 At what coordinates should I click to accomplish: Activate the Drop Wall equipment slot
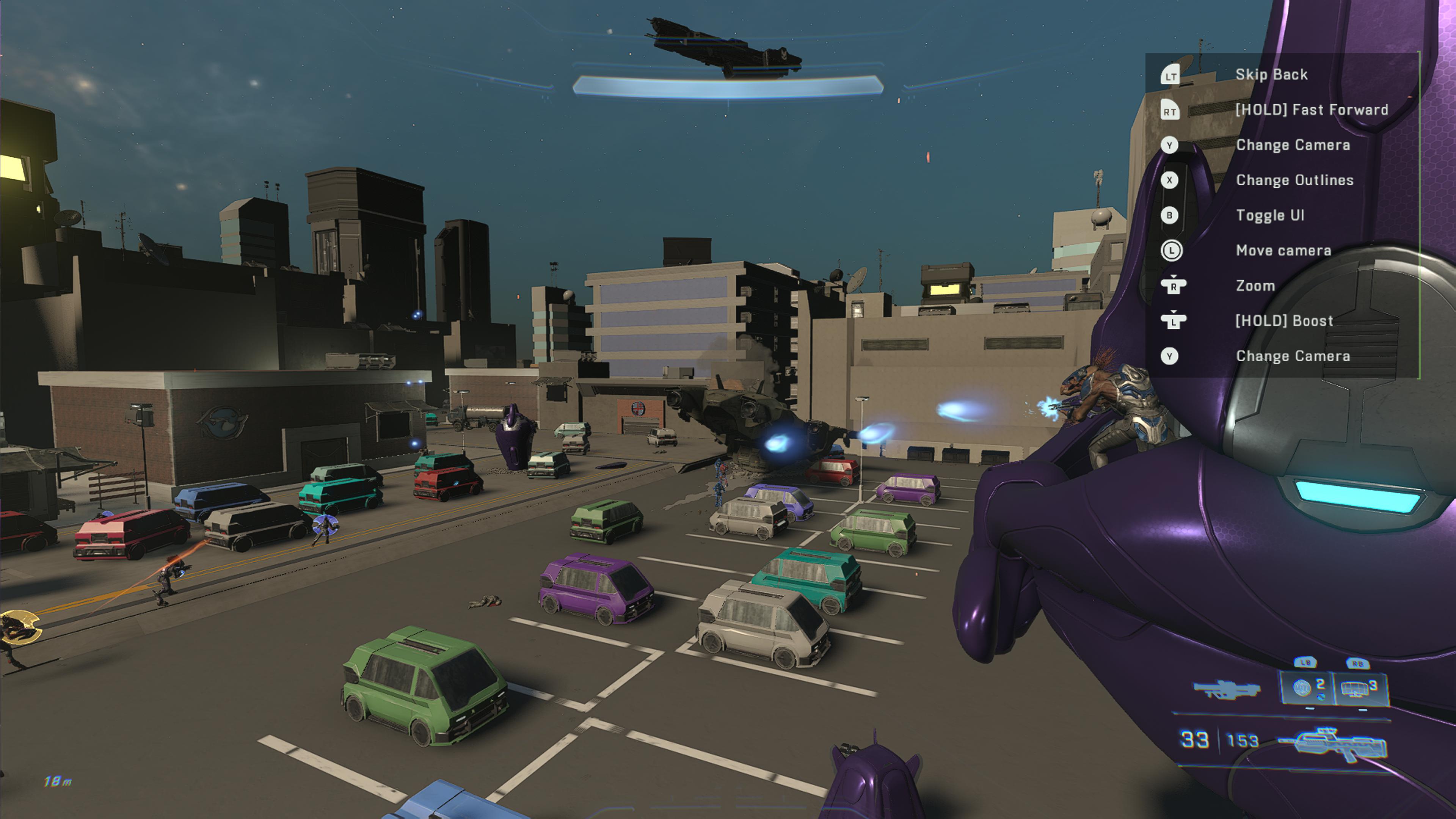pos(1359,688)
